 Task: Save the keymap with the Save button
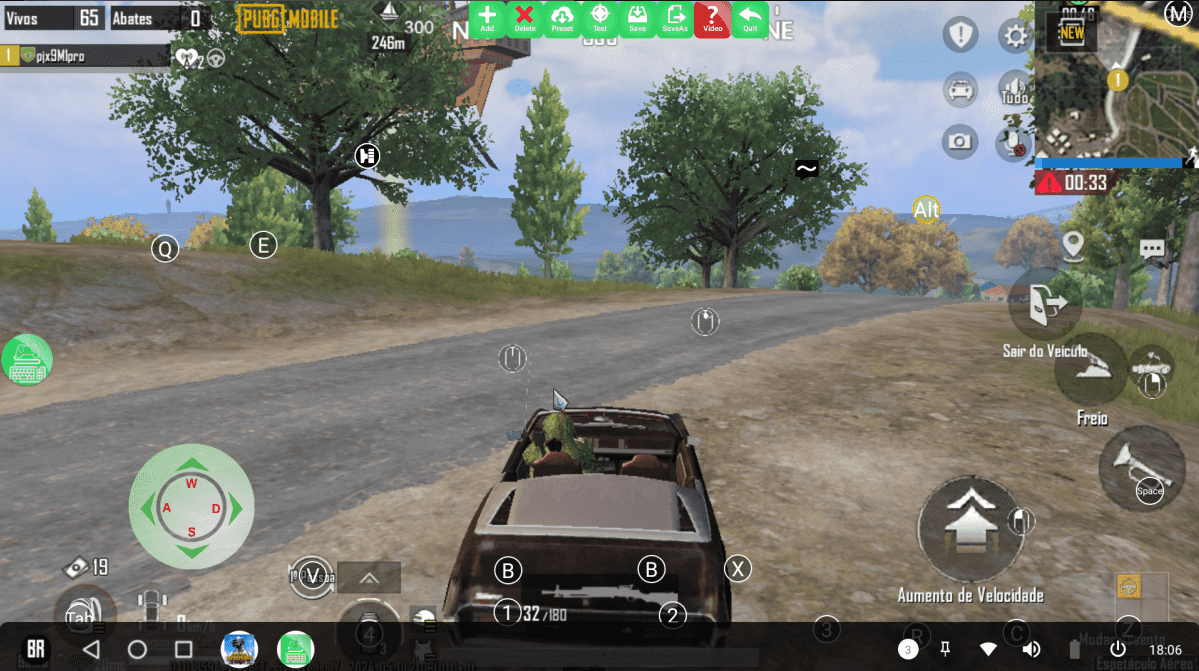coord(637,19)
